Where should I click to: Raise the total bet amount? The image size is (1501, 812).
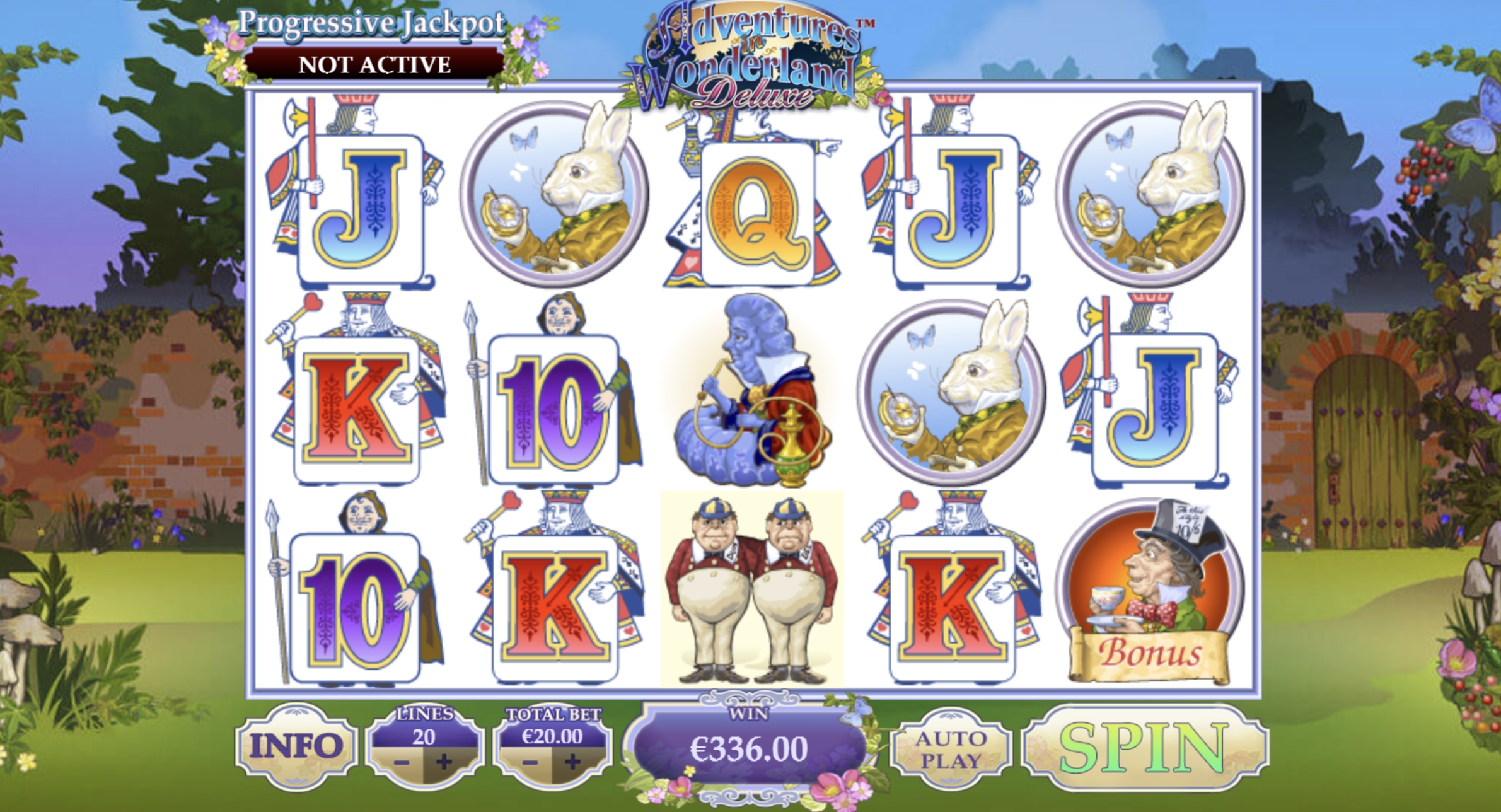coord(572,763)
